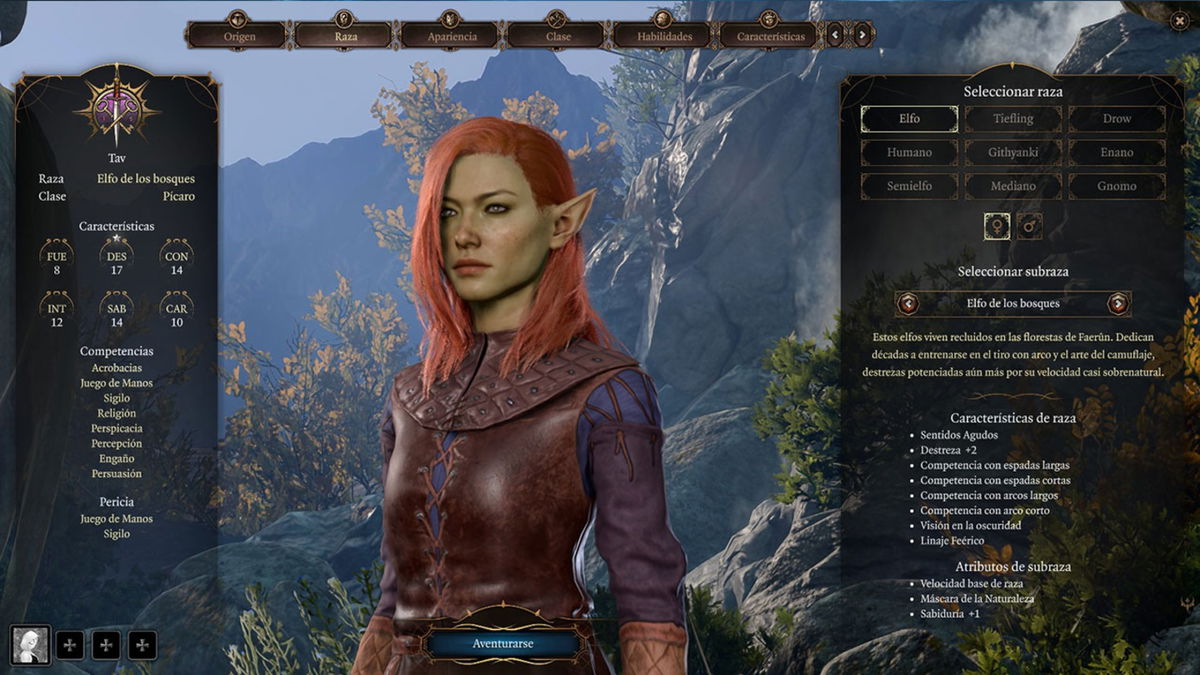Switch to the male gender symbol
The image size is (1200, 675).
click(x=1030, y=227)
